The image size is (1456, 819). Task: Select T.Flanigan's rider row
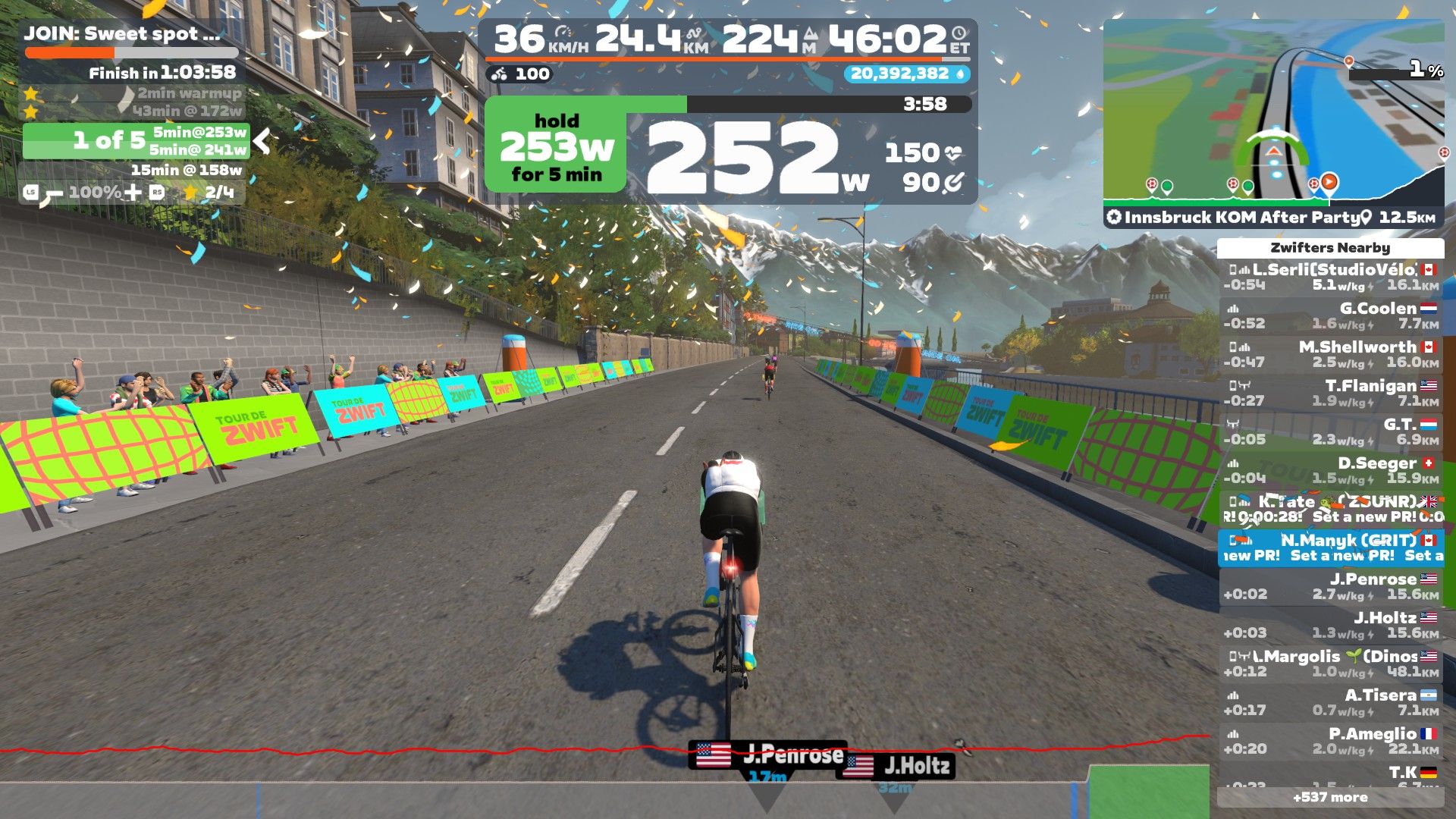(1331, 393)
